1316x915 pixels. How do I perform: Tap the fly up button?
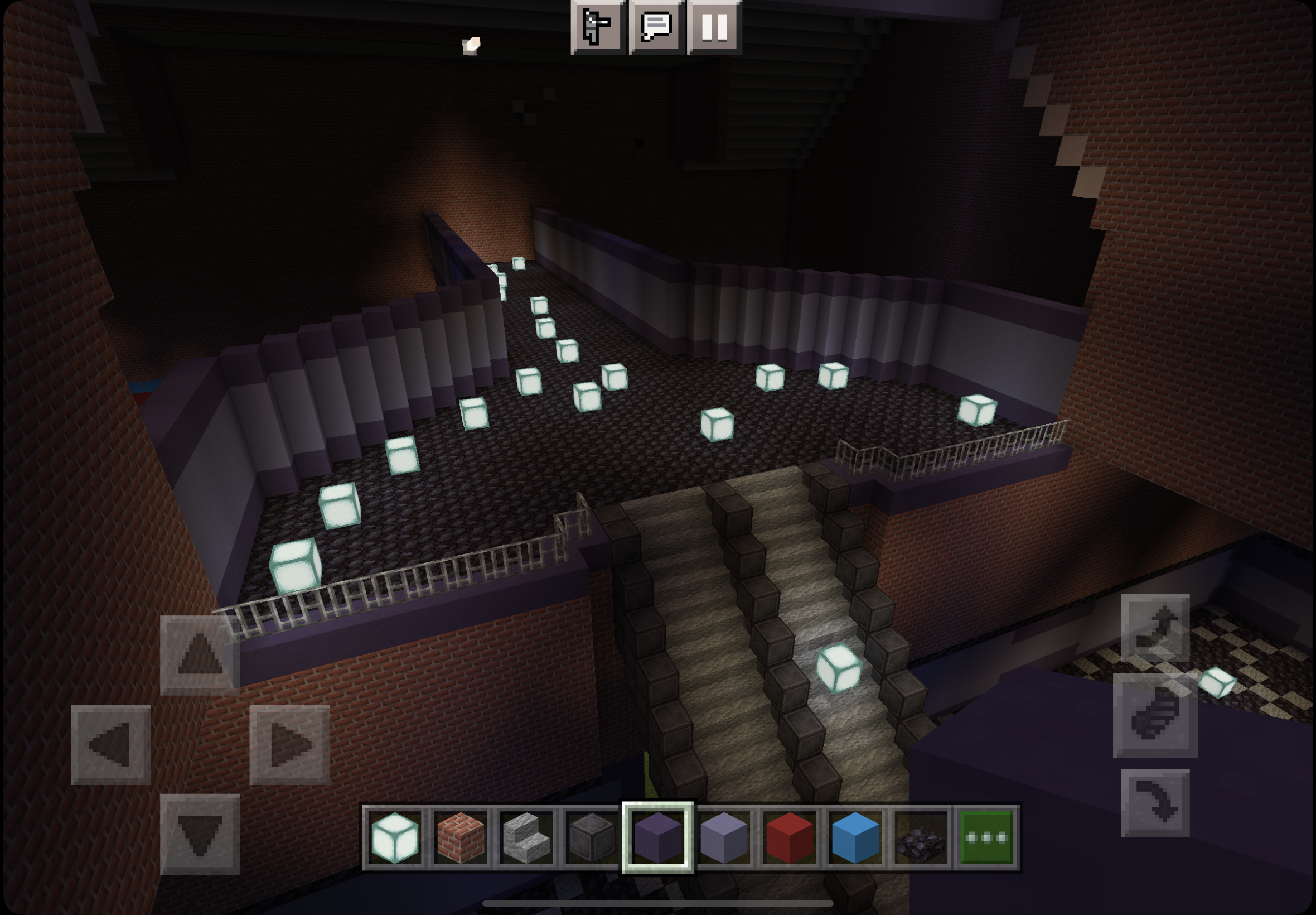(1155, 628)
